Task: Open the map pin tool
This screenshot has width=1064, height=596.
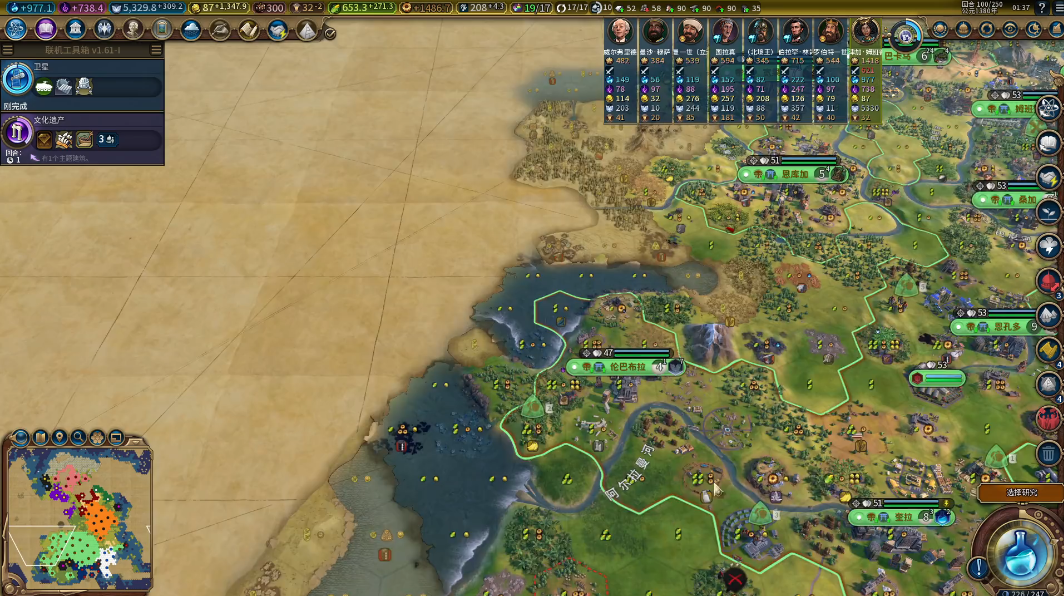Action: [59, 437]
